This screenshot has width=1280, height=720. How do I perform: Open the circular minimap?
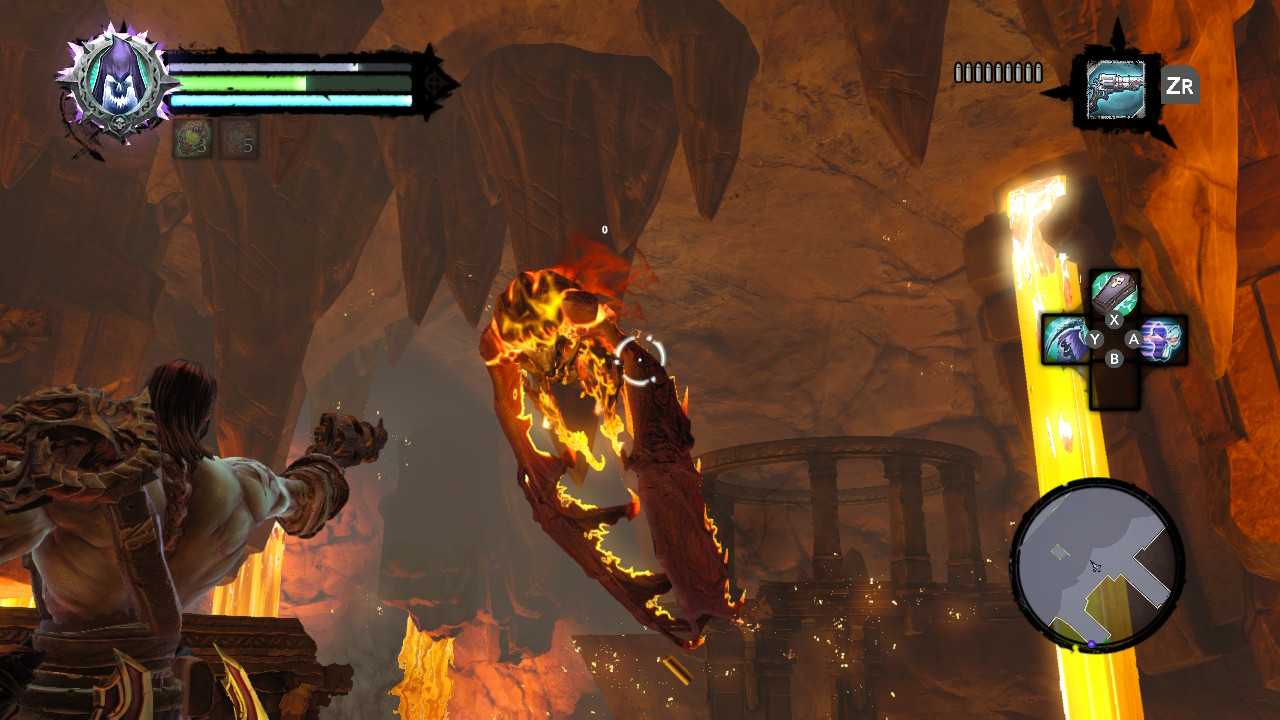[x=1097, y=565]
